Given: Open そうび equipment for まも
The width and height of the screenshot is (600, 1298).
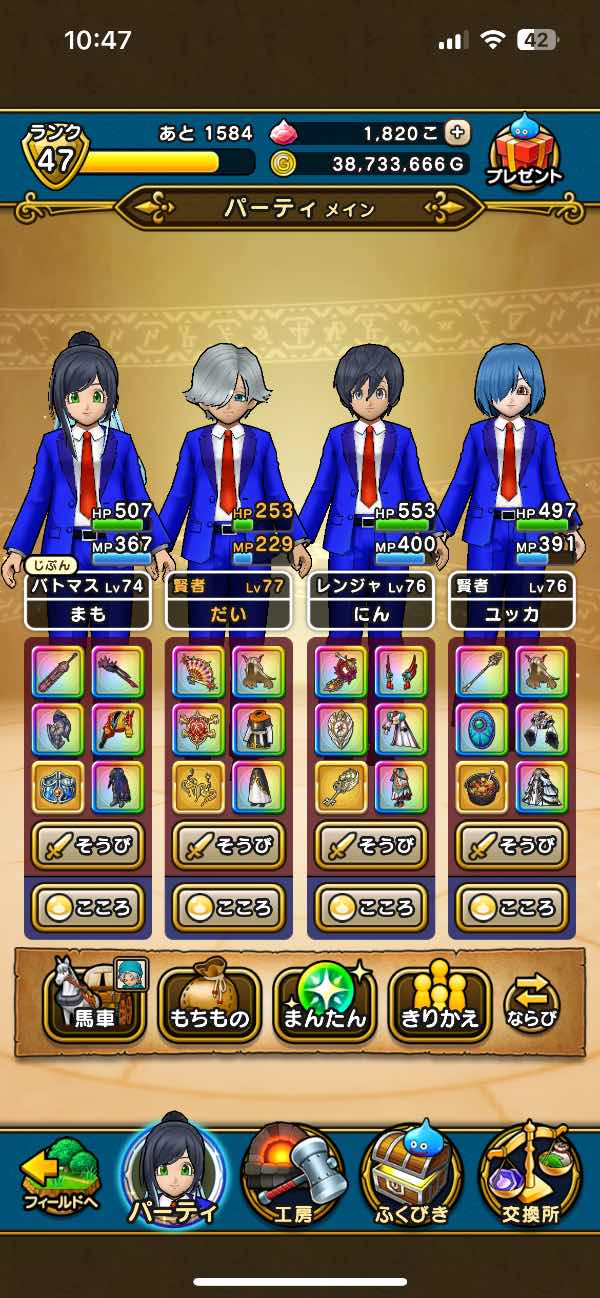Looking at the screenshot, I should pos(88,846).
